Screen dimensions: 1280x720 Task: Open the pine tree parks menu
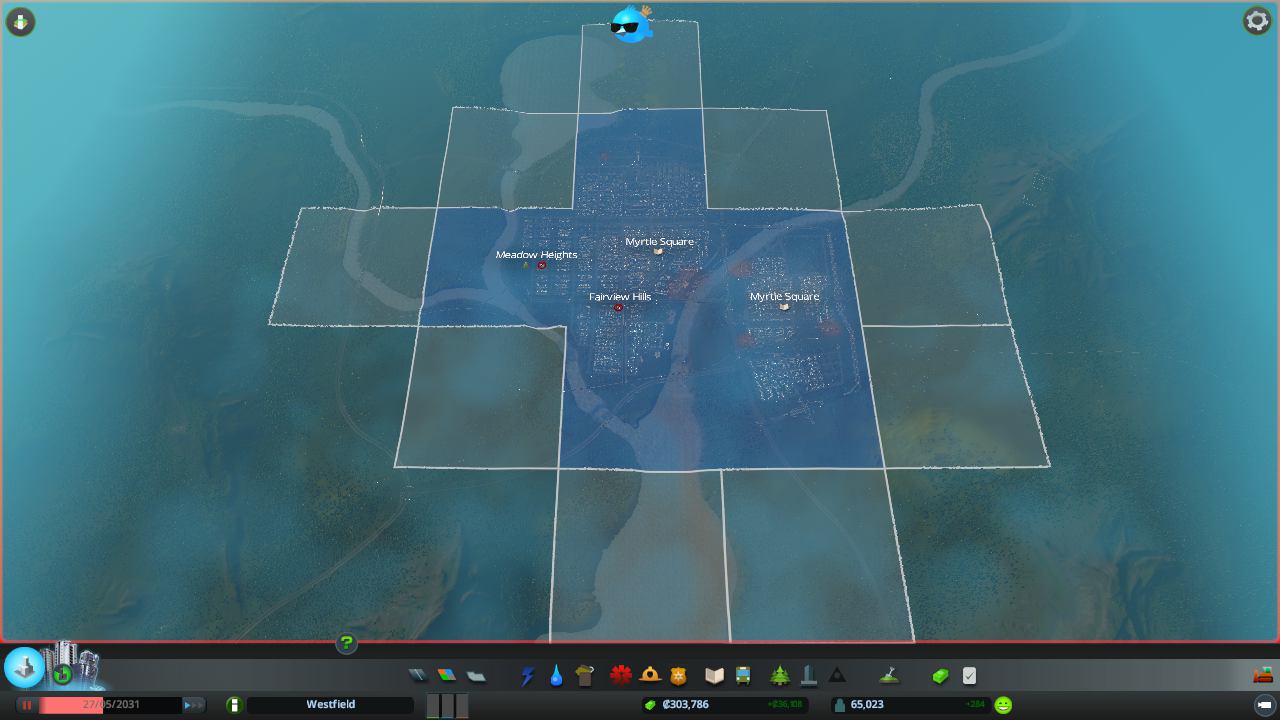click(x=780, y=676)
